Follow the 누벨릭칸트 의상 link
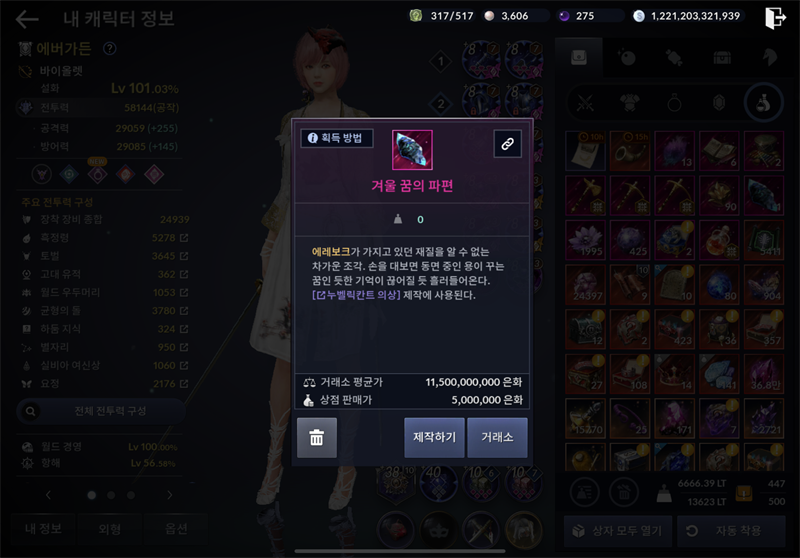 tap(357, 295)
